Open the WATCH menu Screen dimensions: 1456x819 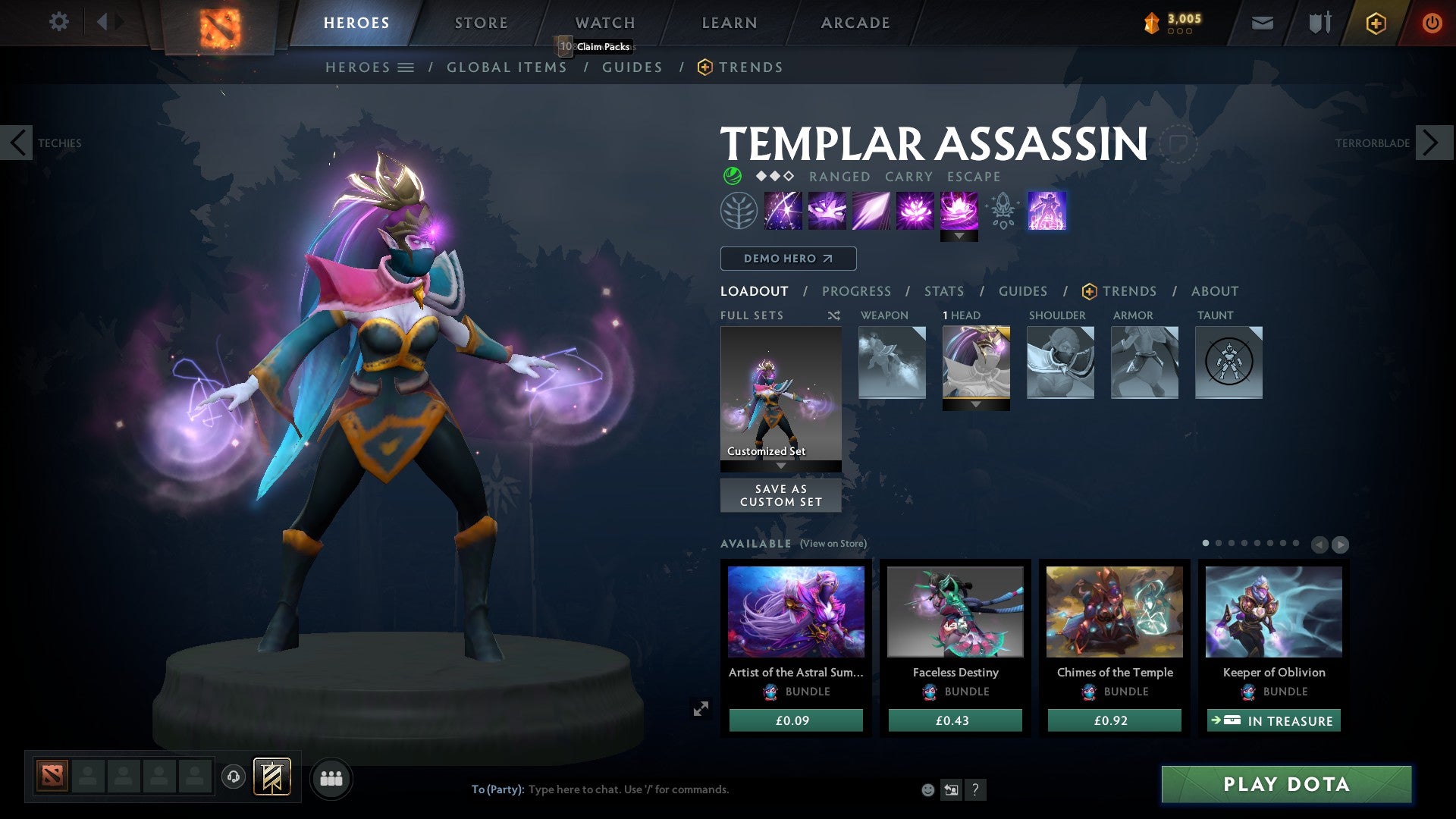tap(604, 22)
